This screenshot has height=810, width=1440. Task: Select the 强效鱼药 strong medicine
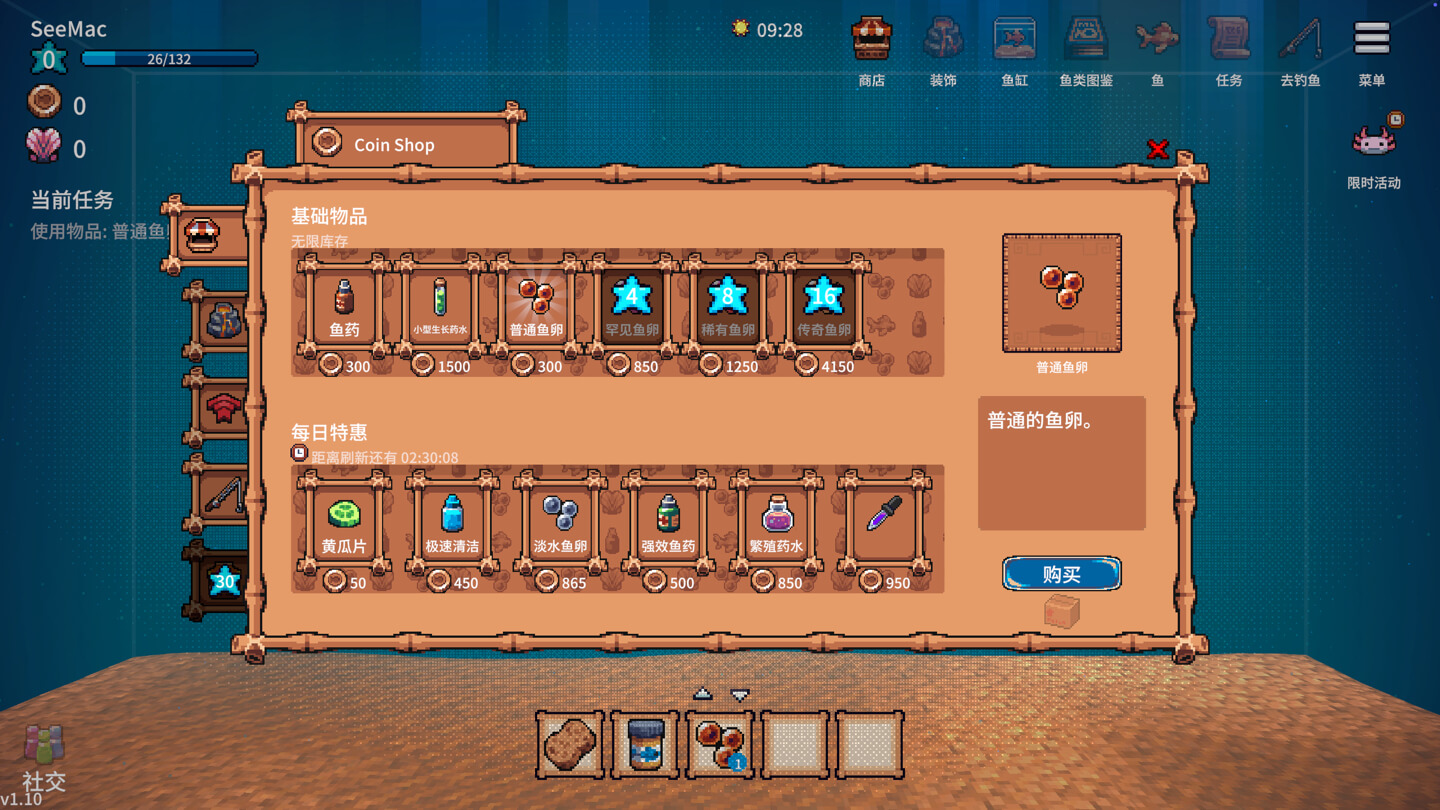[x=668, y=522]
